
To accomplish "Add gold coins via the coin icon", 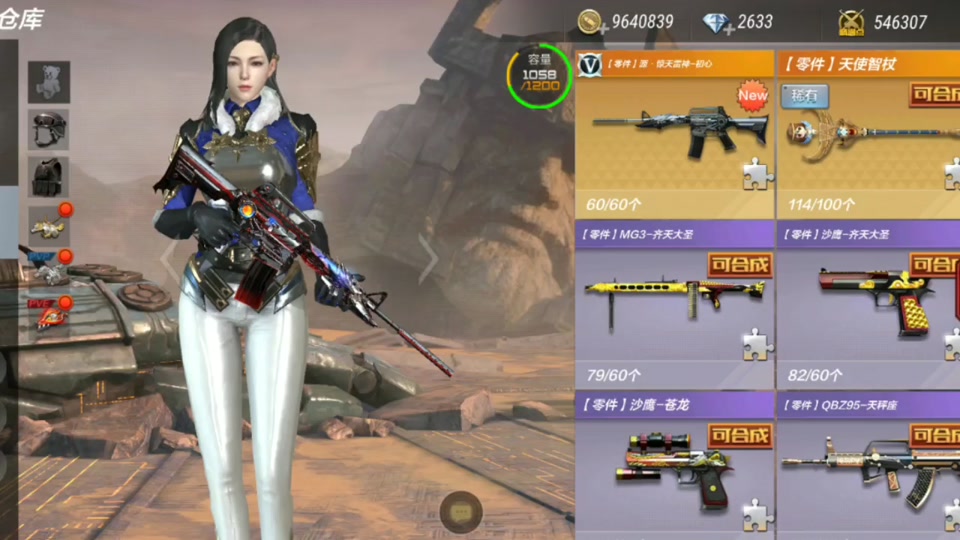I will 590,22.
